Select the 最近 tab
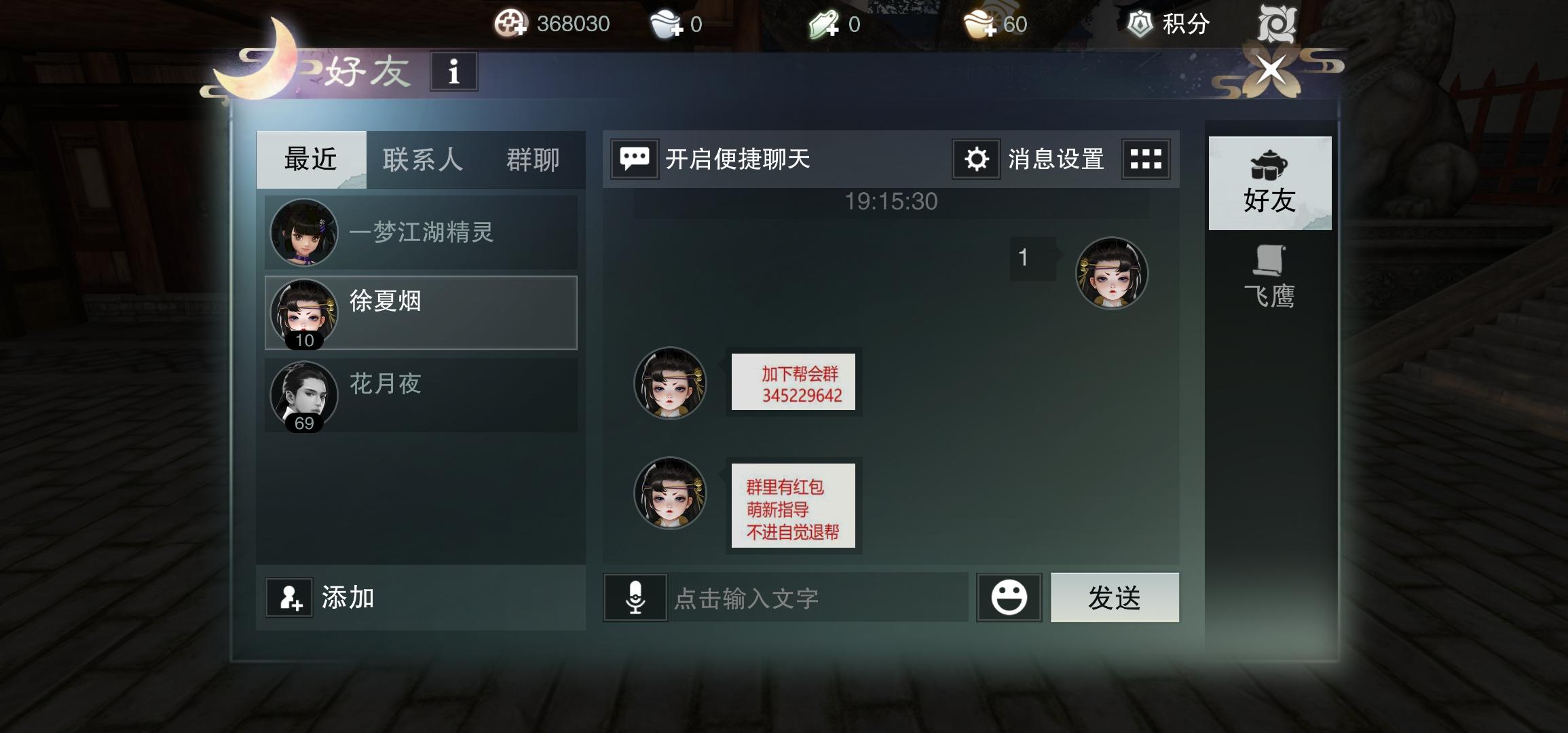Viewport: 1568px width, 733px height. point(310,159)
